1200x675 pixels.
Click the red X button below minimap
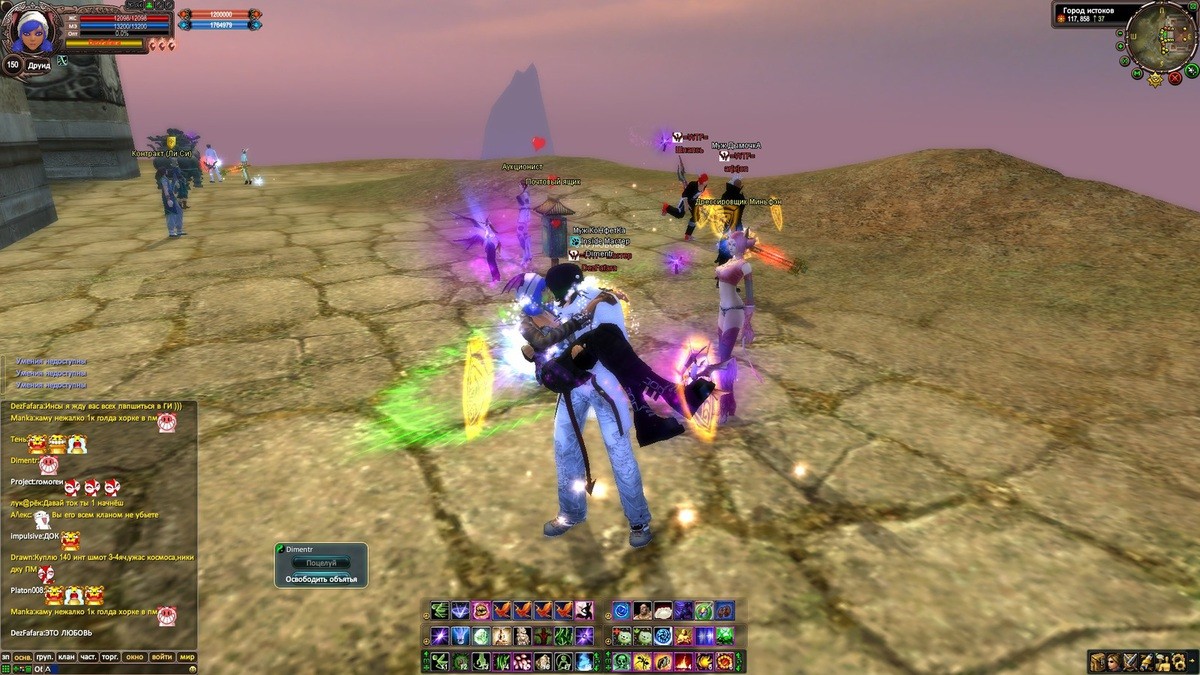1175,76
